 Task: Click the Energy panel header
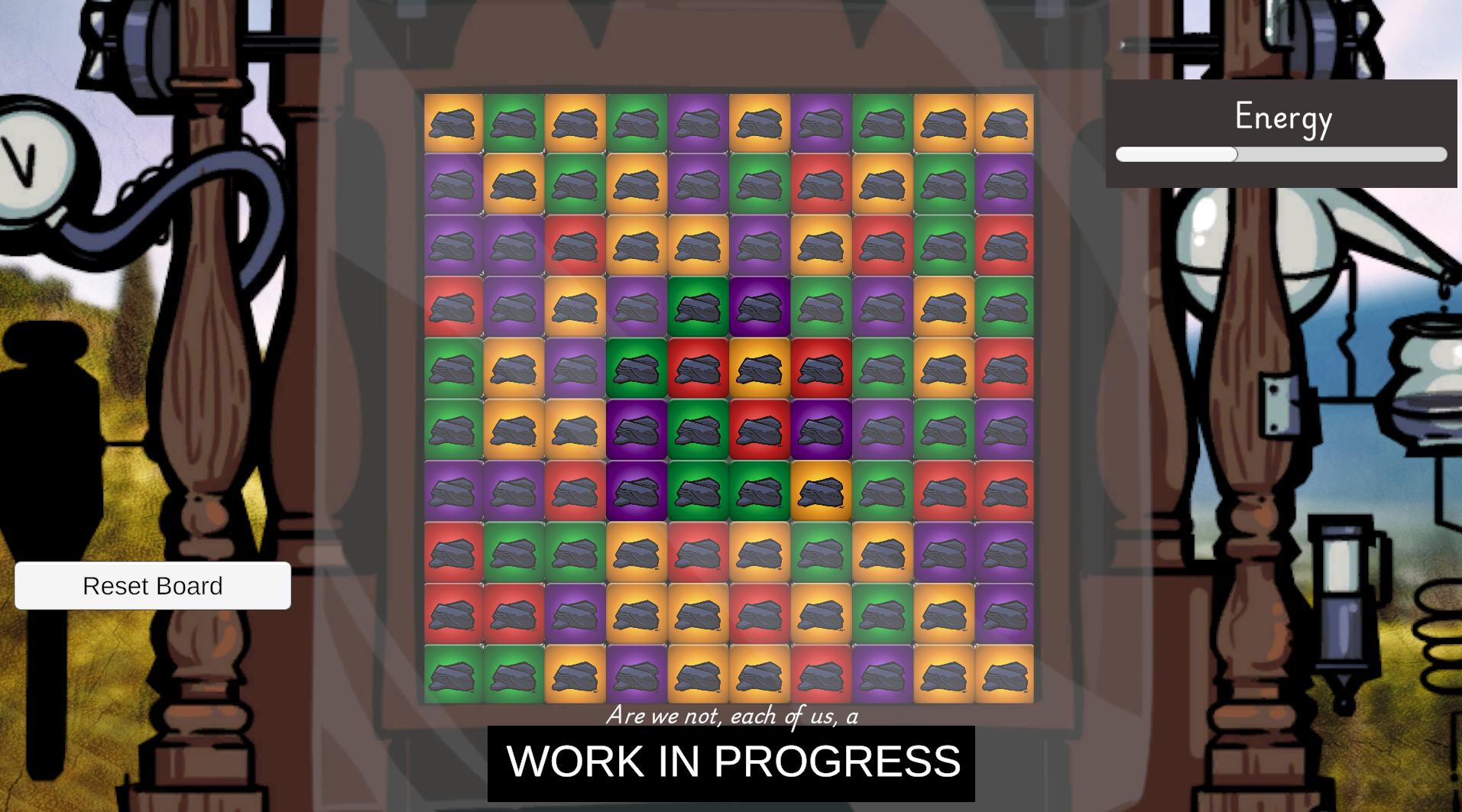1282,118
